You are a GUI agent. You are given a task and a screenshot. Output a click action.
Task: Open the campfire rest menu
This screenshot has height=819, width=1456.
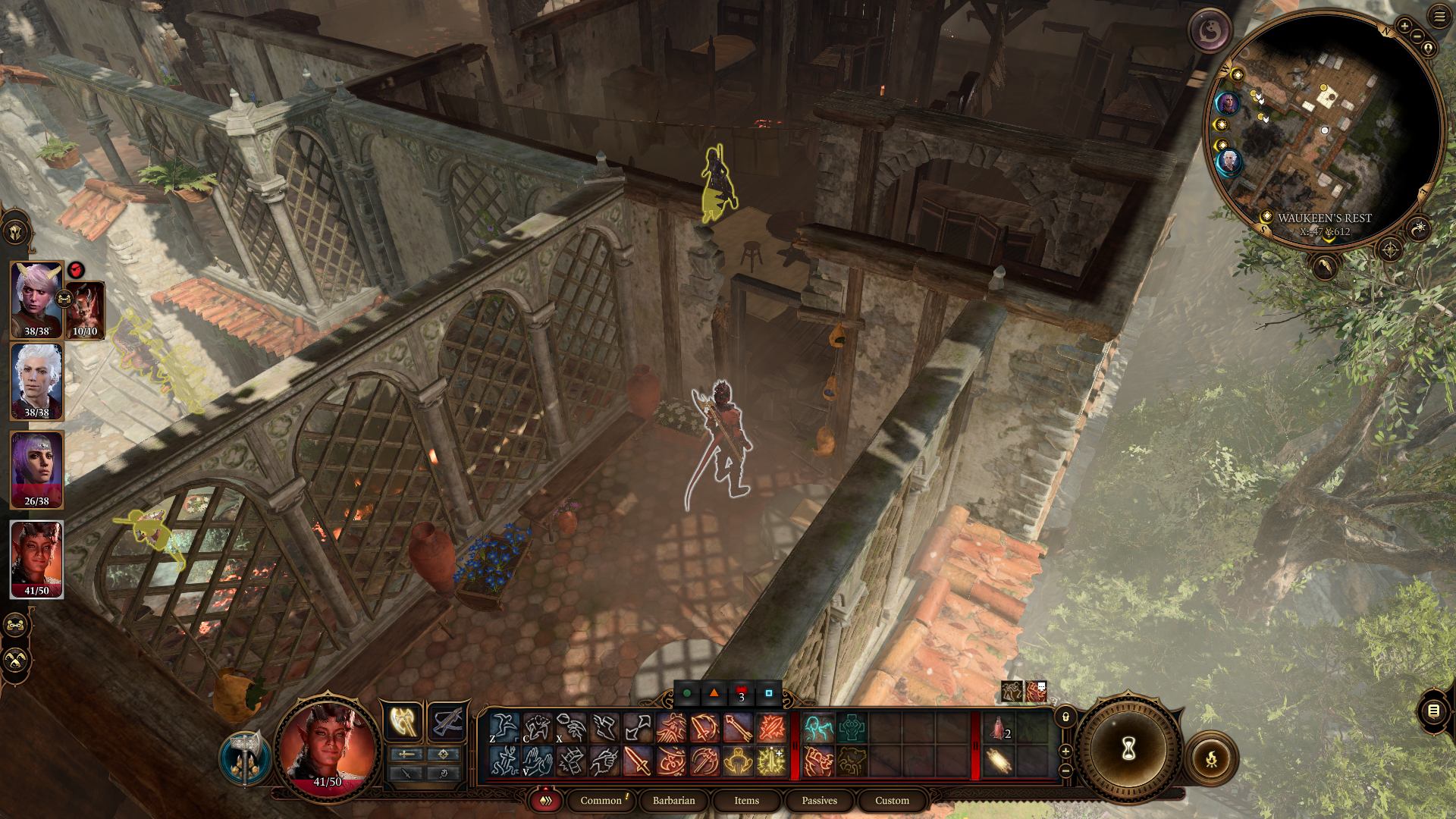1211,758
